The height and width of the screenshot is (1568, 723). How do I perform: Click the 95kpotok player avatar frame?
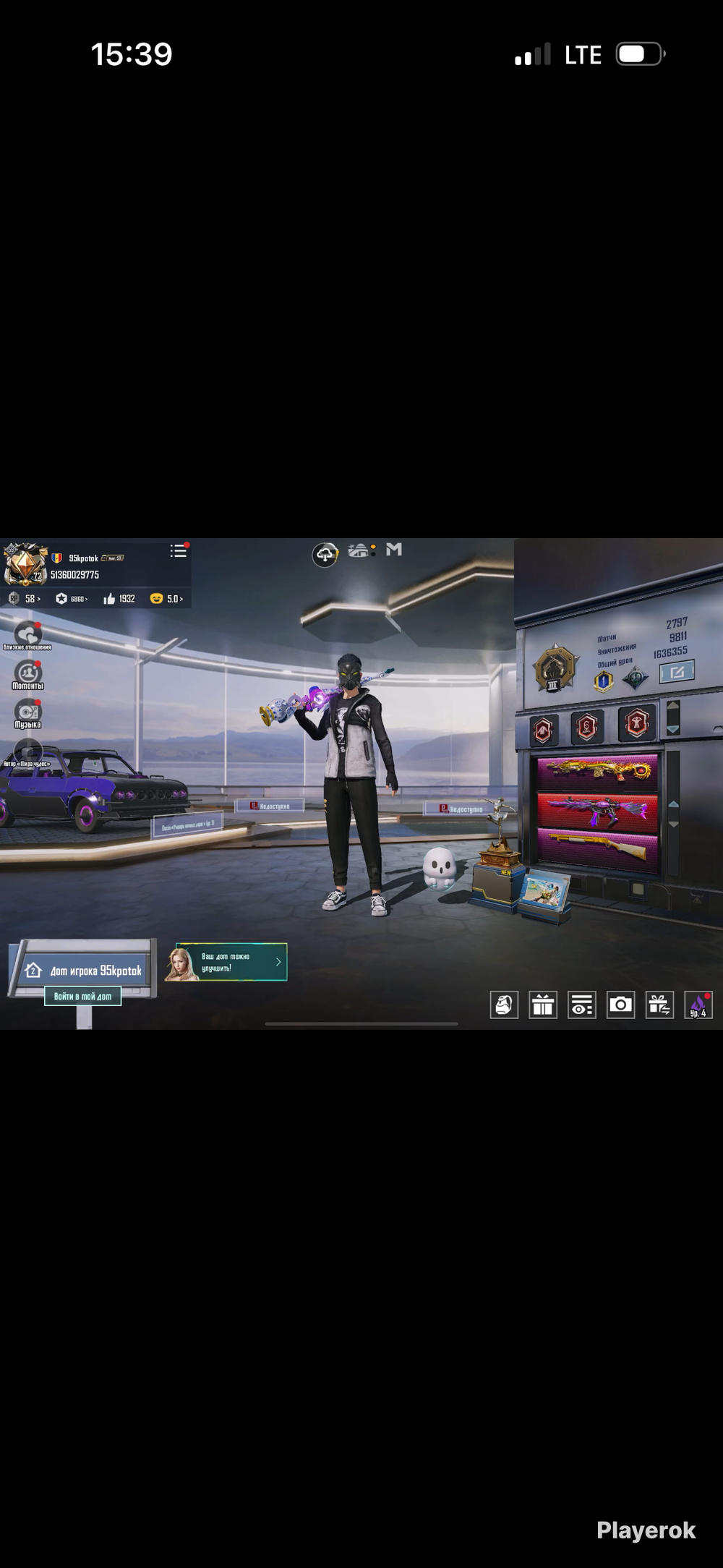coord(25,564)
